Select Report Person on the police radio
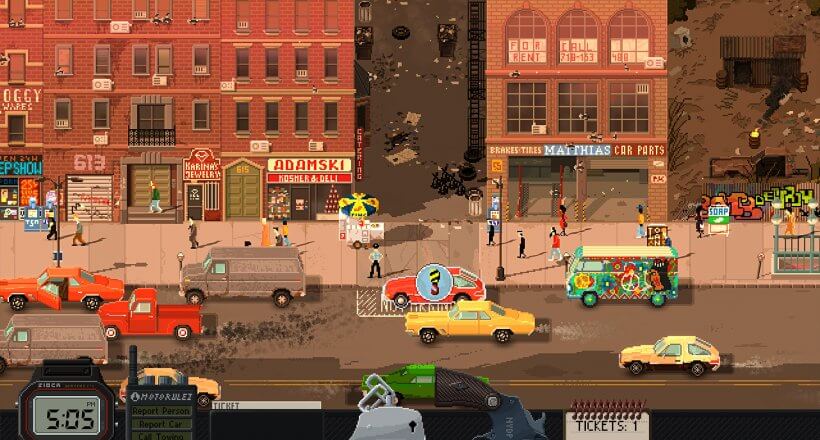 160,411
